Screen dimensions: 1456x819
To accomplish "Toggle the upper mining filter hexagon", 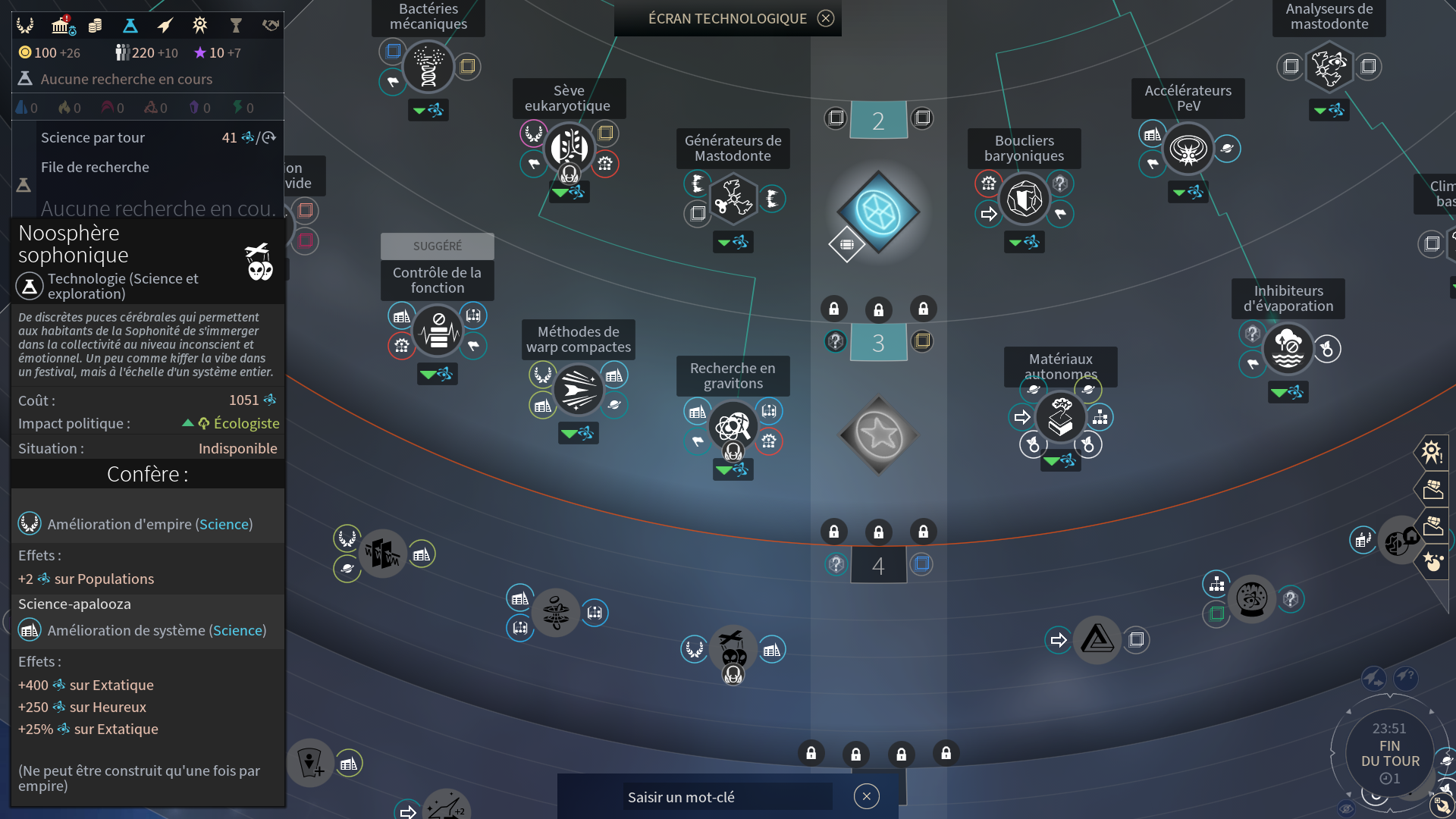I will pos(1432,489).
